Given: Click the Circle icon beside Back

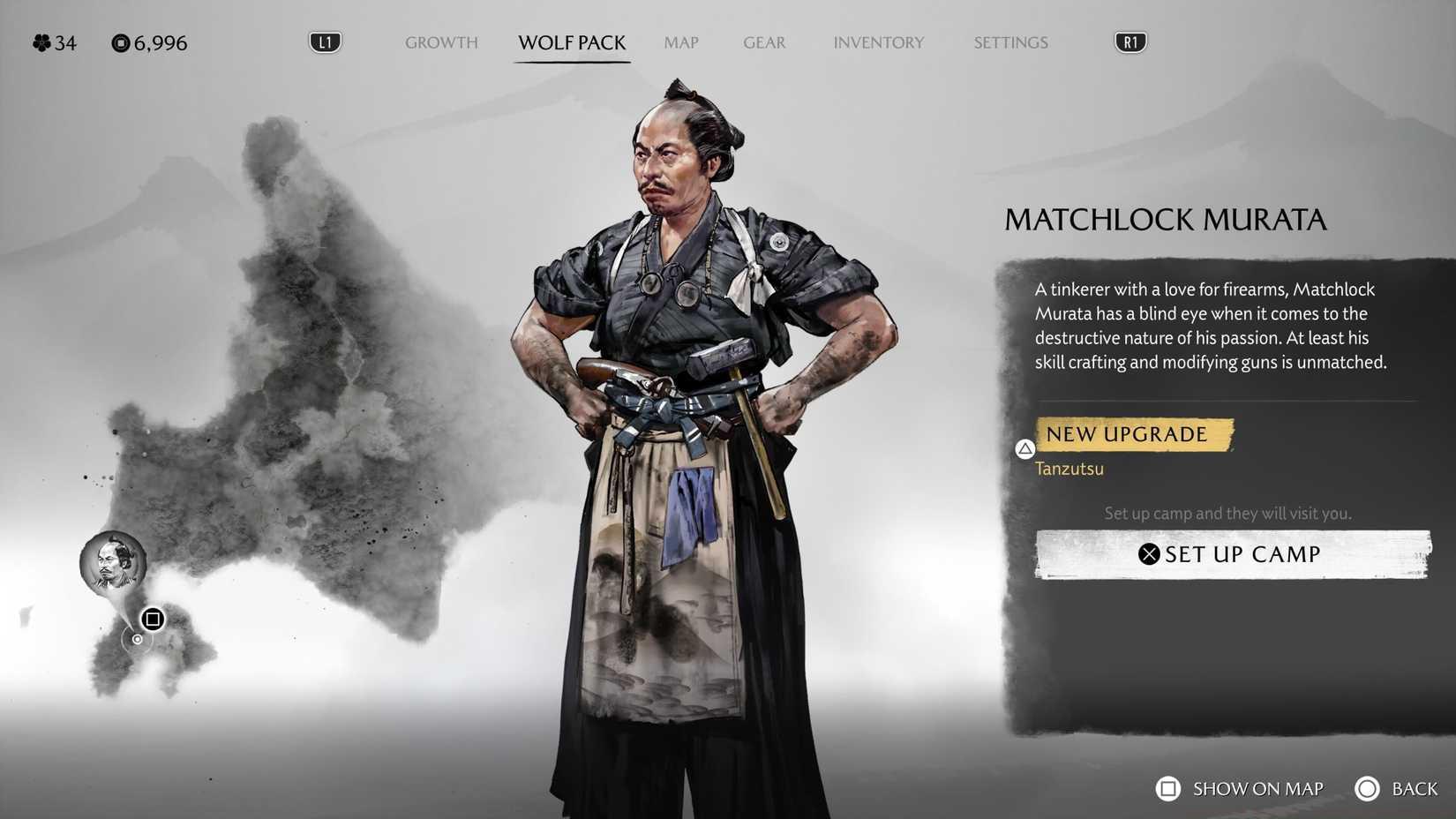Looking at the screenshot, I should (1369, 788).
